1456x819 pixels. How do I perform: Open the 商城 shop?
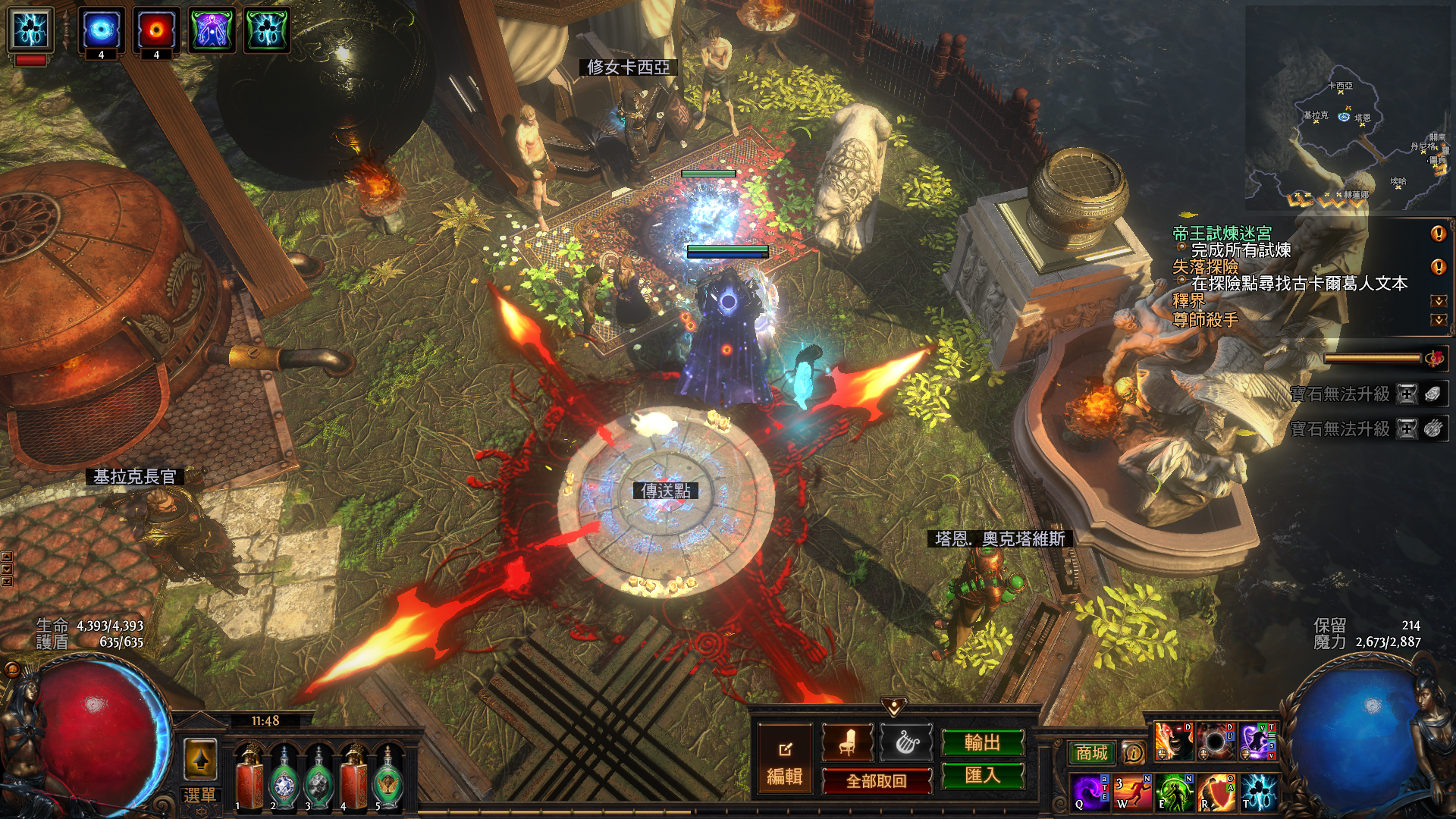1091,752
